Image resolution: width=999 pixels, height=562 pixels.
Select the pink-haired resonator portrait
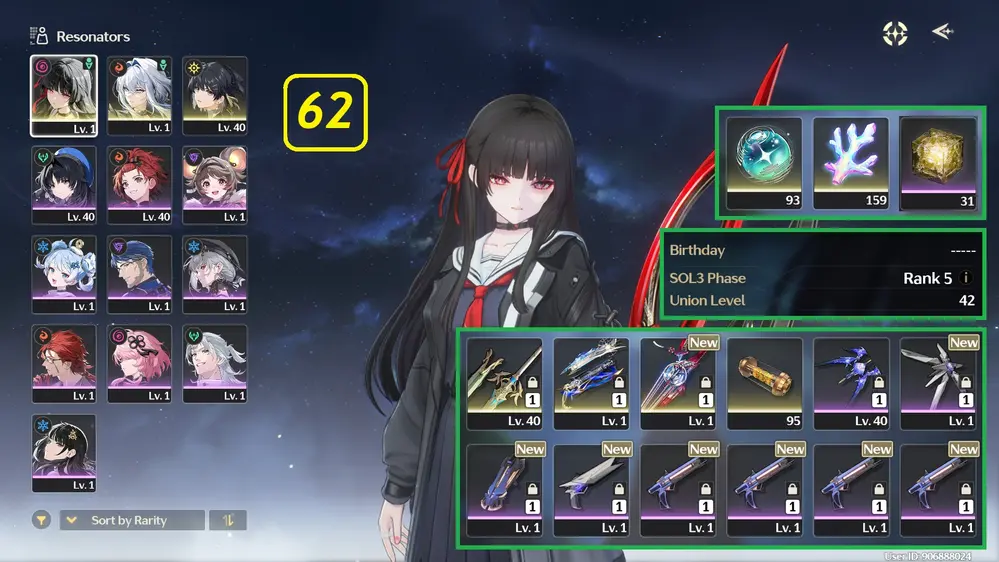point(140,364)
